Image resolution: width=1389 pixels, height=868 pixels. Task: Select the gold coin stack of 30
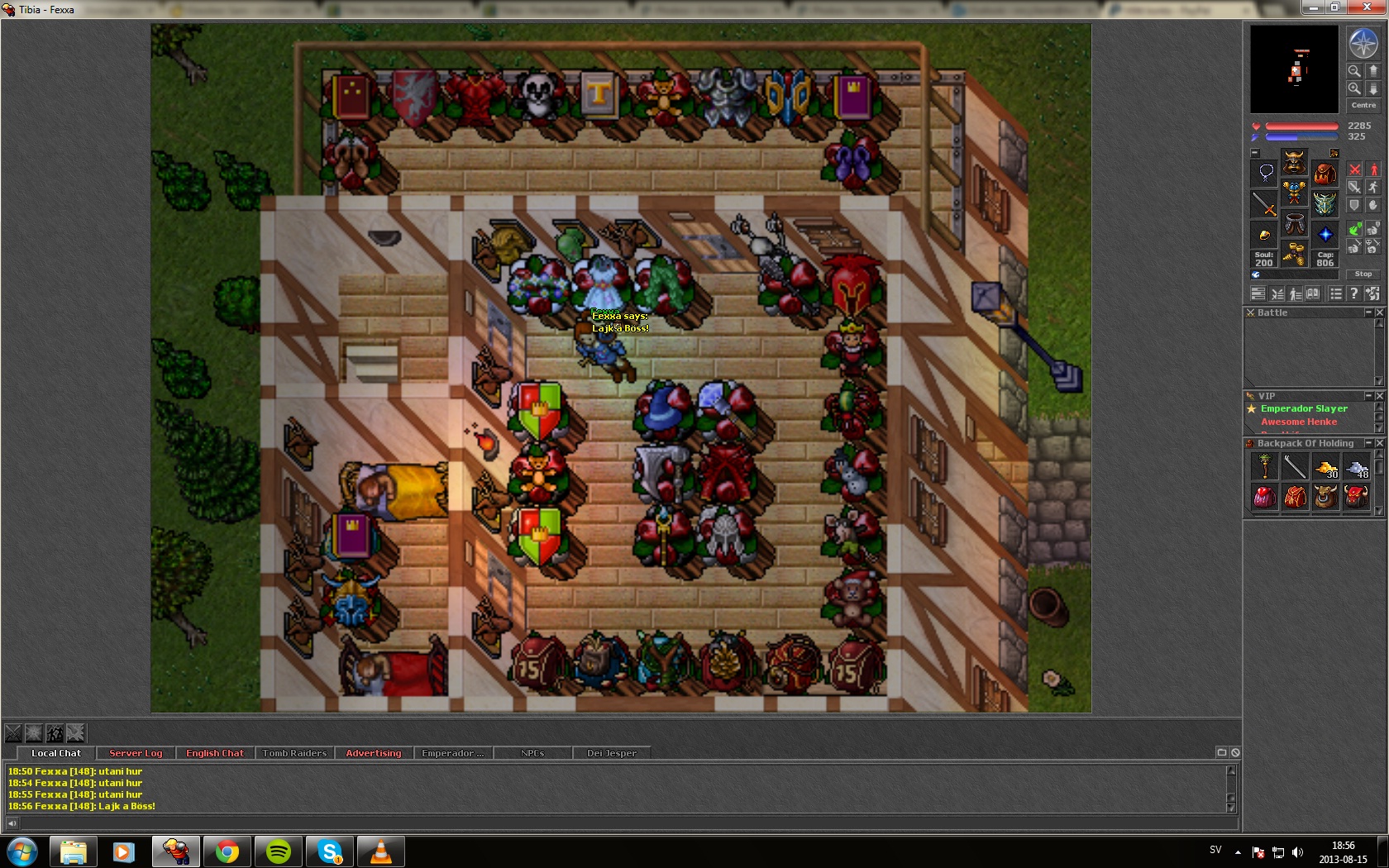tap(1326, 468)
